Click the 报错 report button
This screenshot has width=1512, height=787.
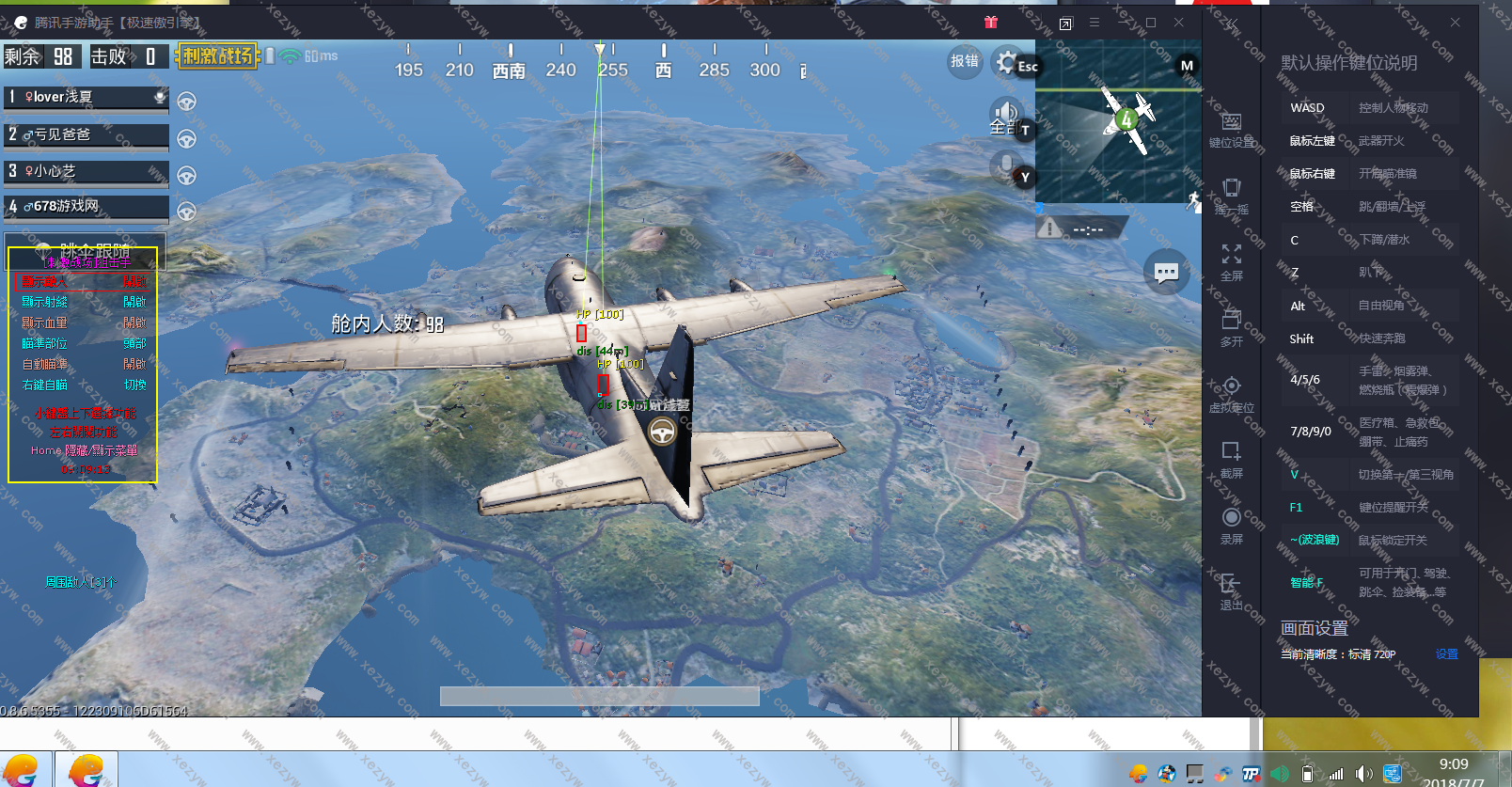(x=965, y=61)
